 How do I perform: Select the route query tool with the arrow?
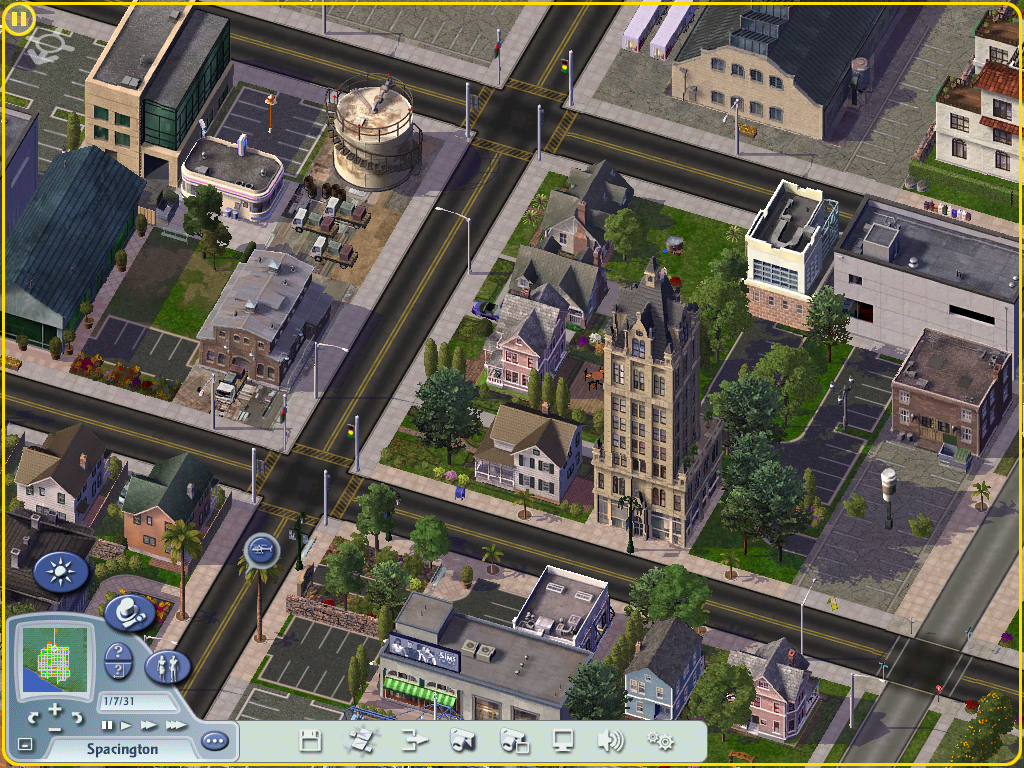[118, 671]
